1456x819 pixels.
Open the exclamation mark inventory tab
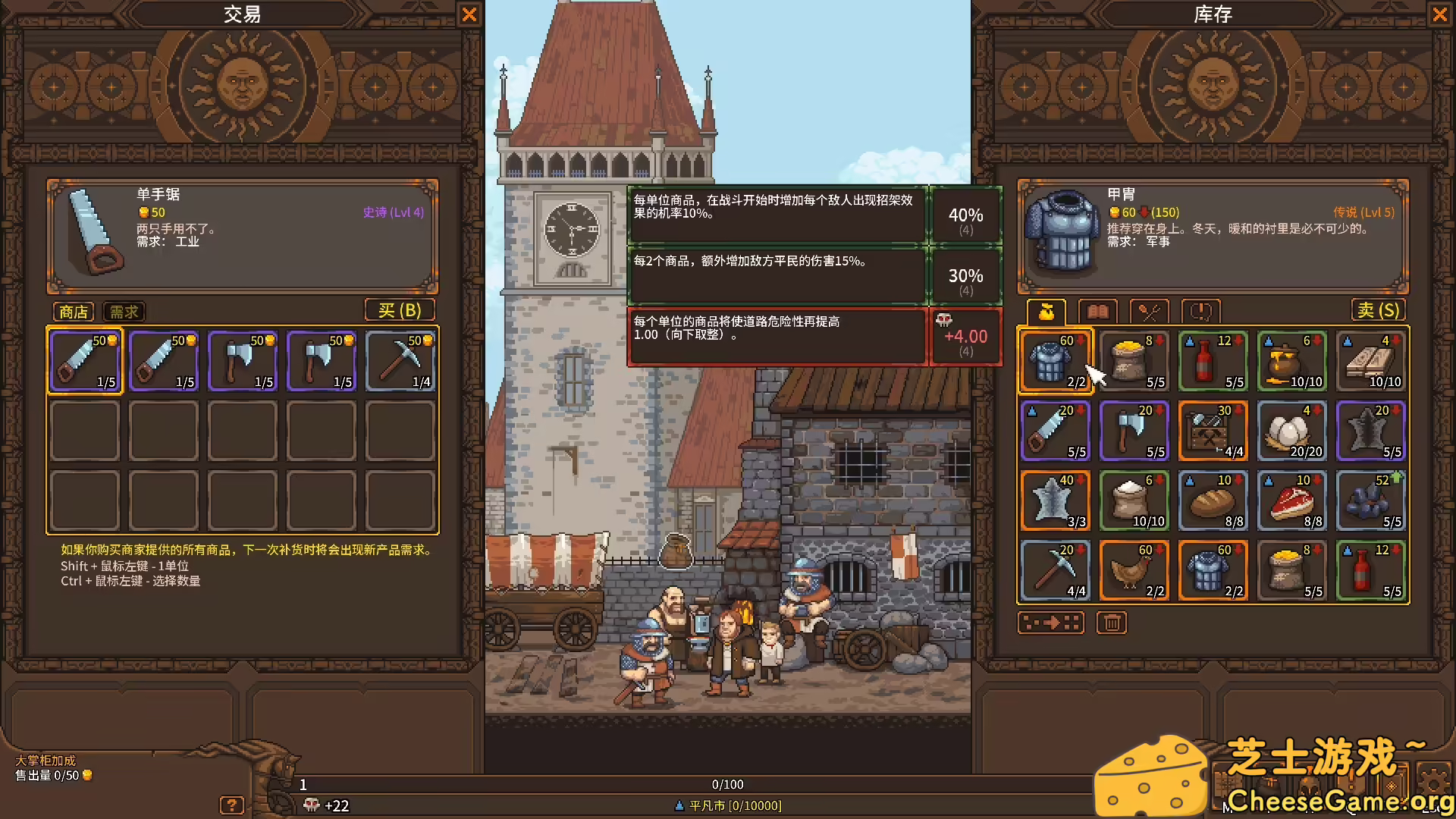click(1199, 311)
